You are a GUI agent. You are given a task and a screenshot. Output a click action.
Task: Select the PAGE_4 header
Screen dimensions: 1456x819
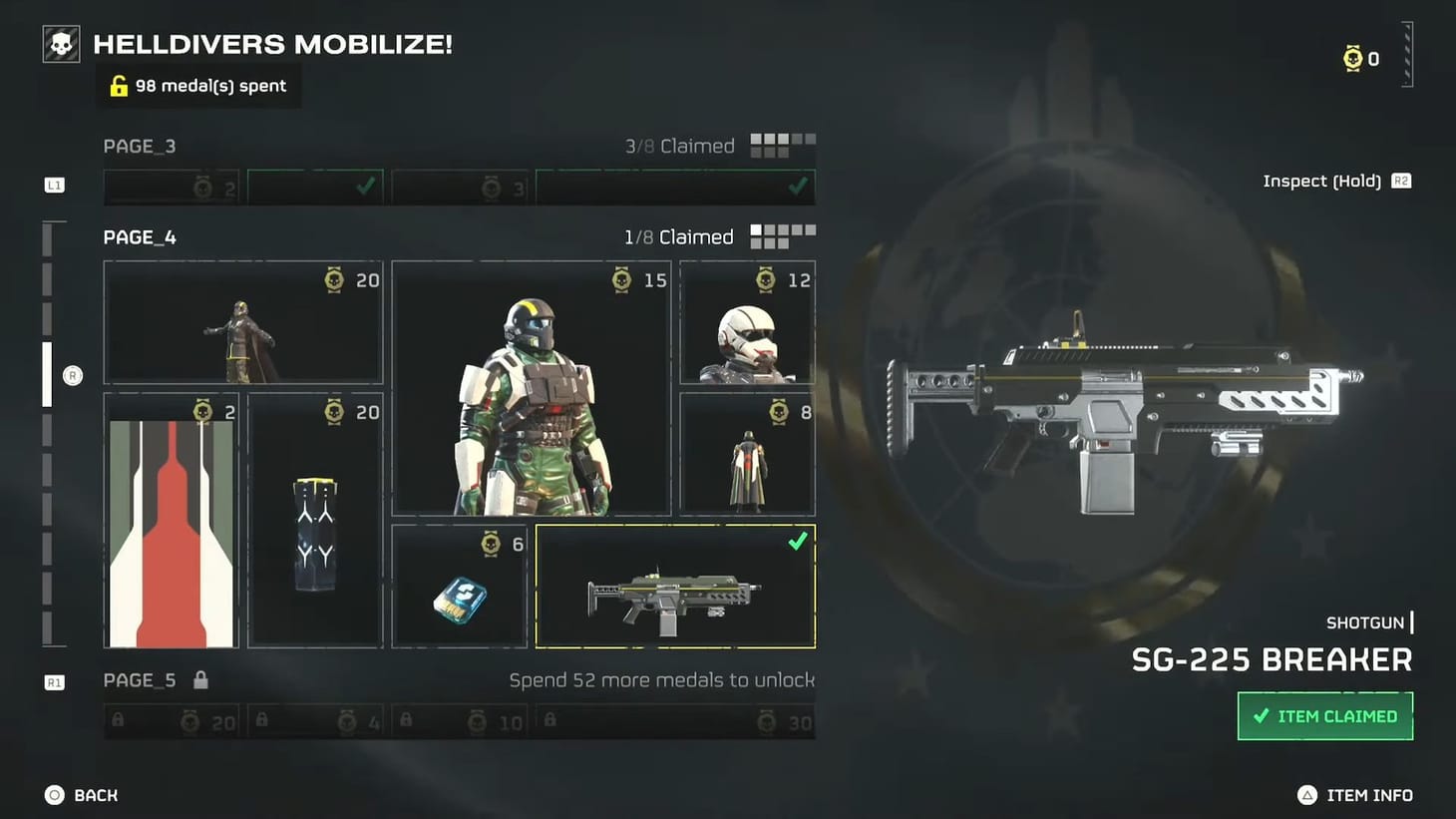coord(139,237)
